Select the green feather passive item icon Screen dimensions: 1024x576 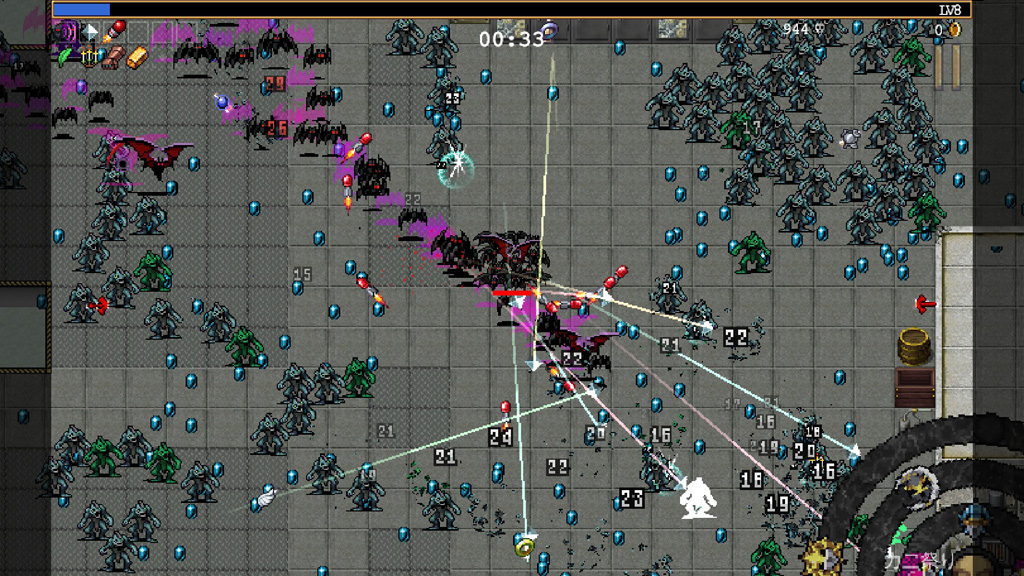[x=65, y=57]
